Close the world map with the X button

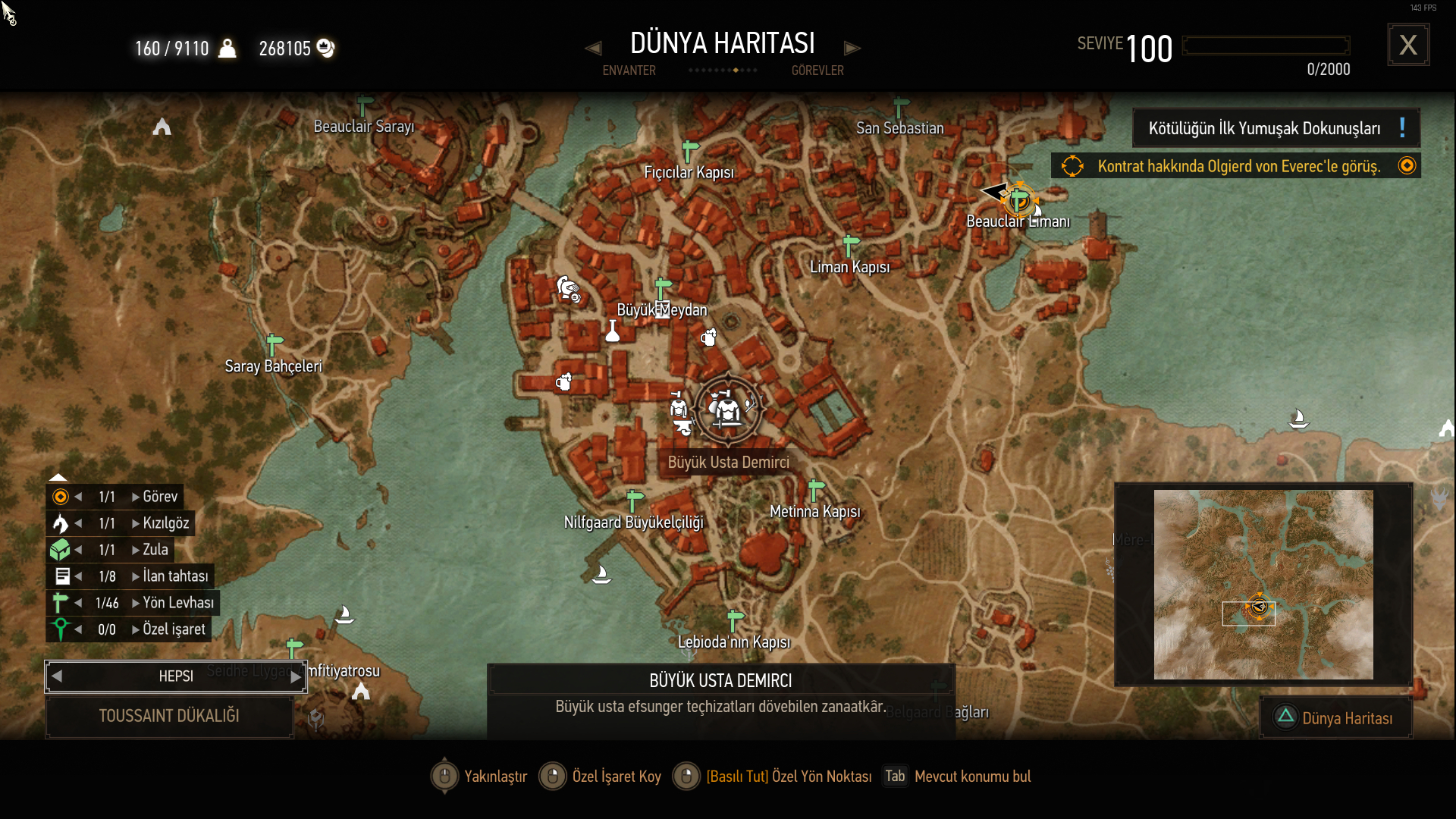[1408, 45]
